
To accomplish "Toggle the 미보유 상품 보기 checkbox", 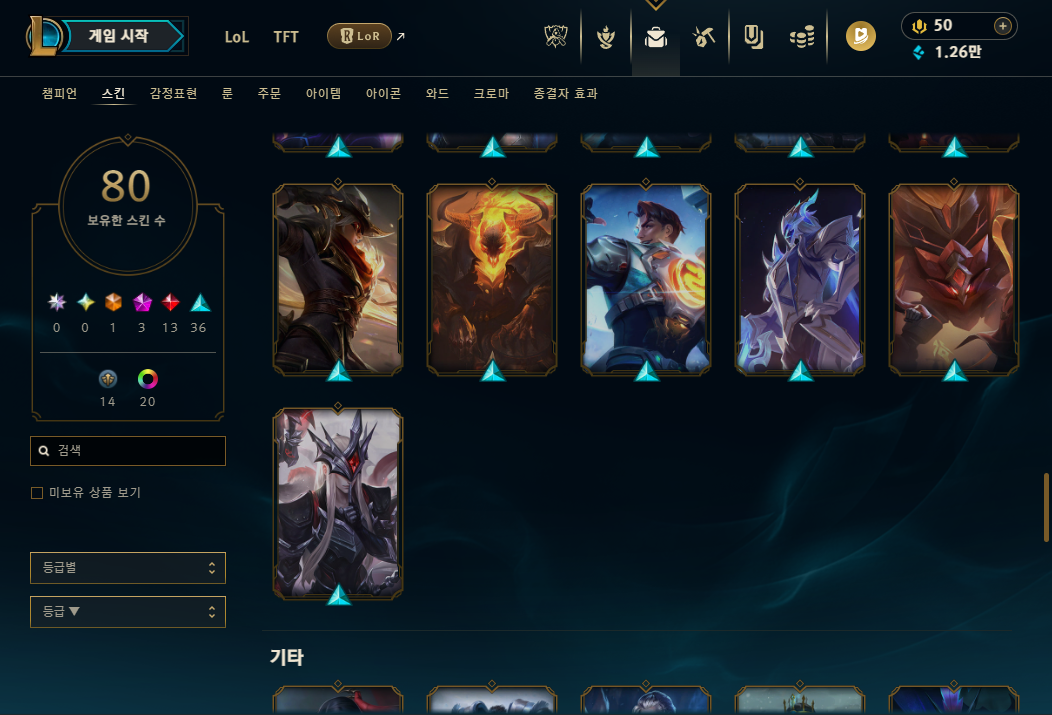I will tap(37, 493).
